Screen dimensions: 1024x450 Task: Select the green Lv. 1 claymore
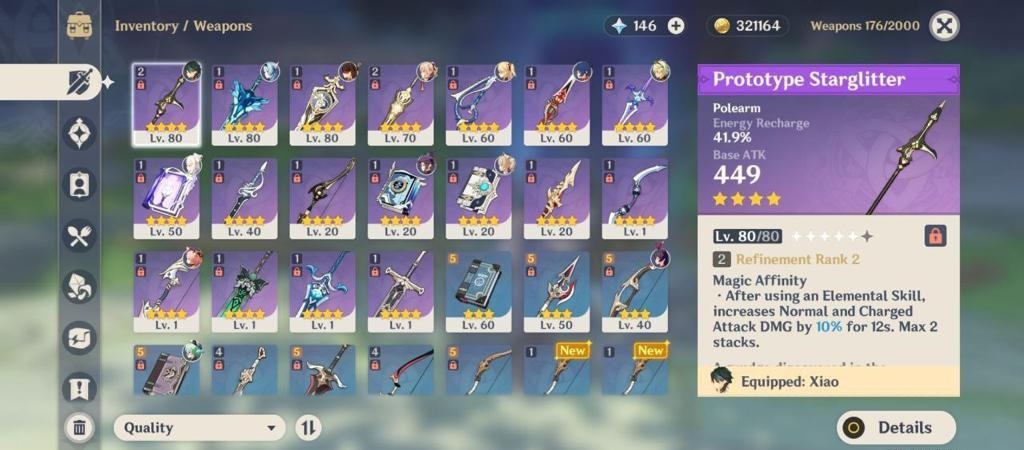244,290
